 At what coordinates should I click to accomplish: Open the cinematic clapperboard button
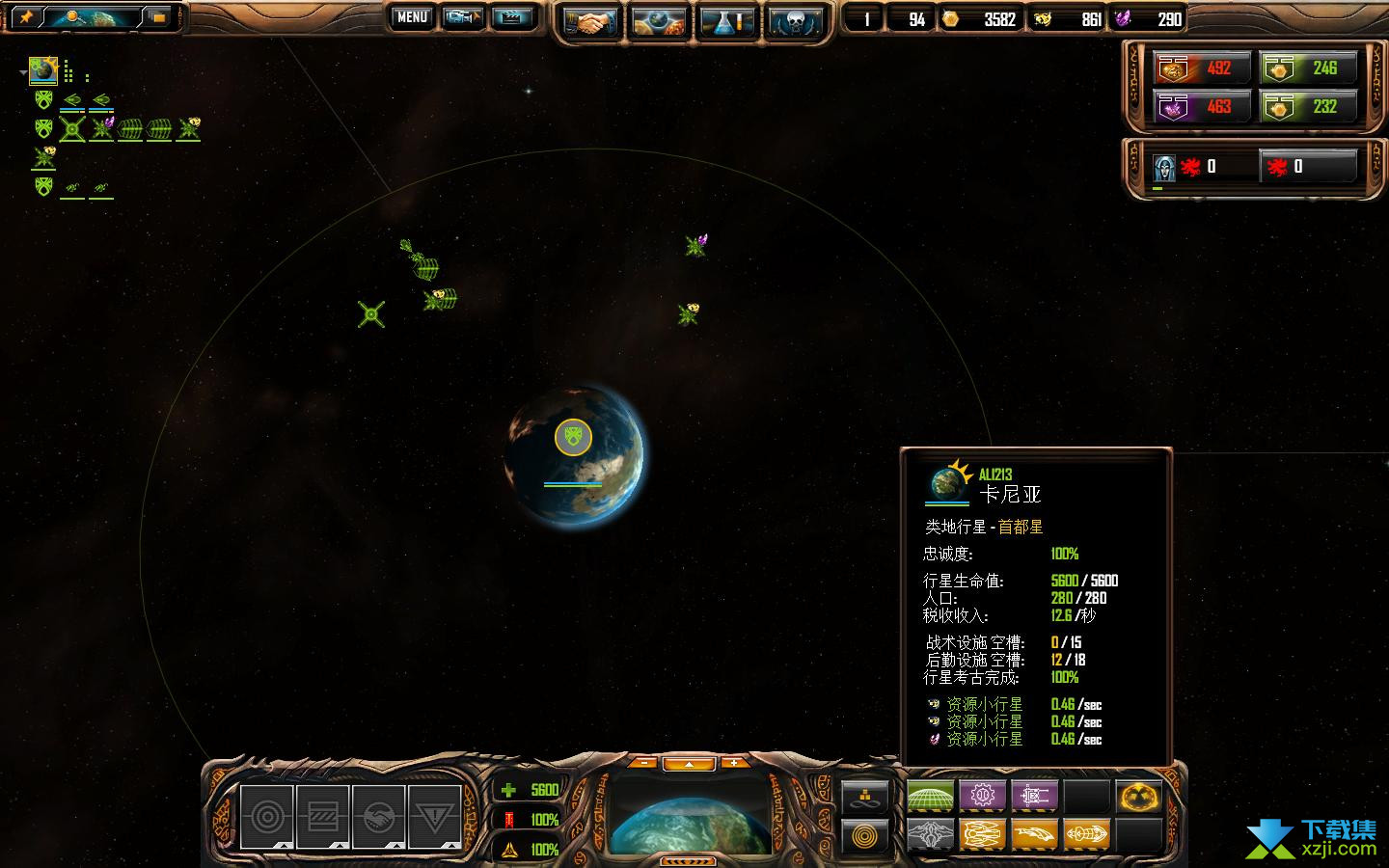point(511,17)
